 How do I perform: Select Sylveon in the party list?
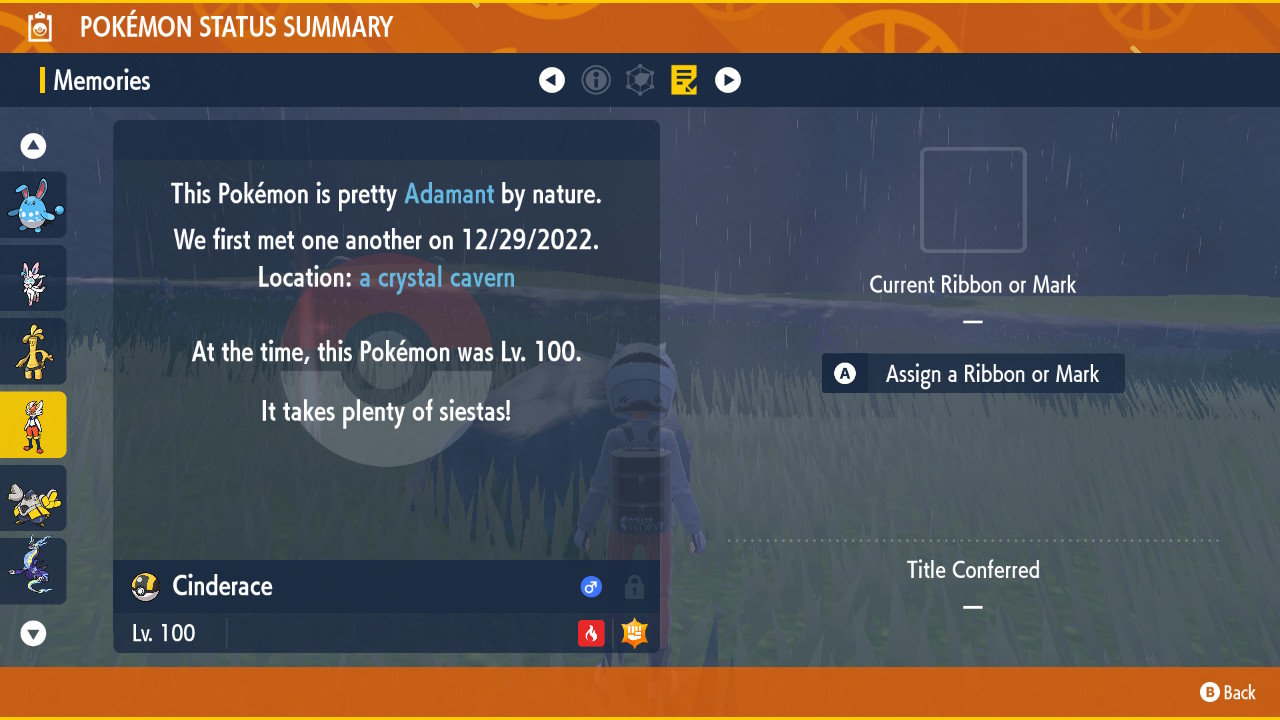(x=33, y=278)
